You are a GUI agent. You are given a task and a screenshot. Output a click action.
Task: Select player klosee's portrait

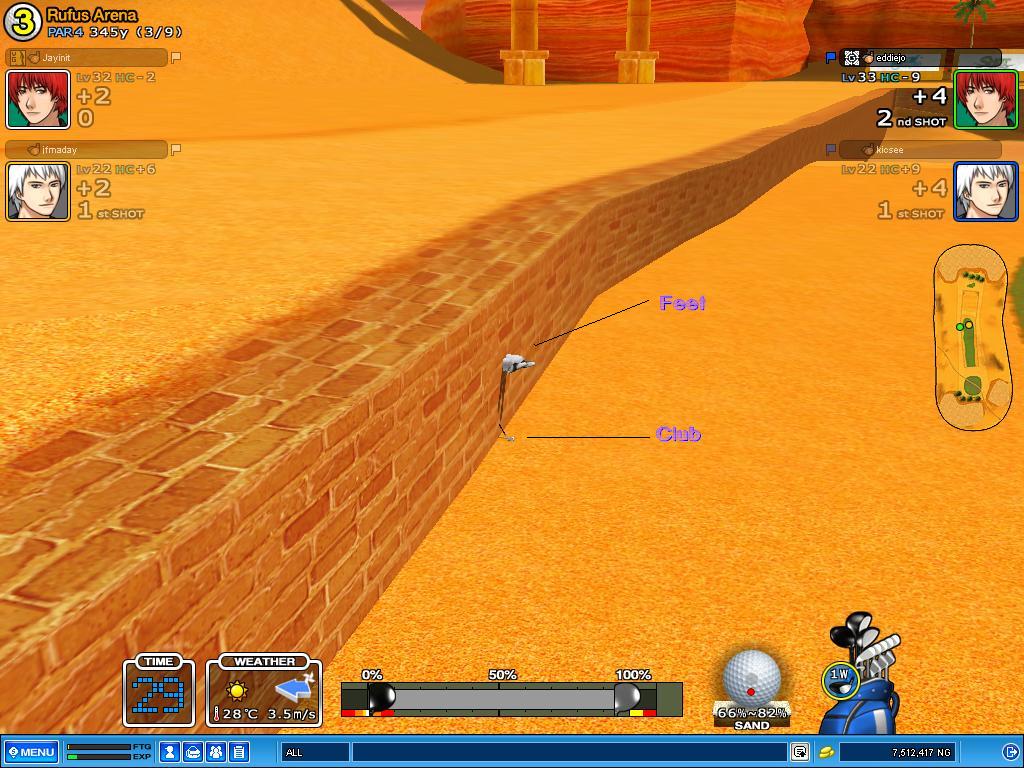pyautogui.click(x=985, y=191)
